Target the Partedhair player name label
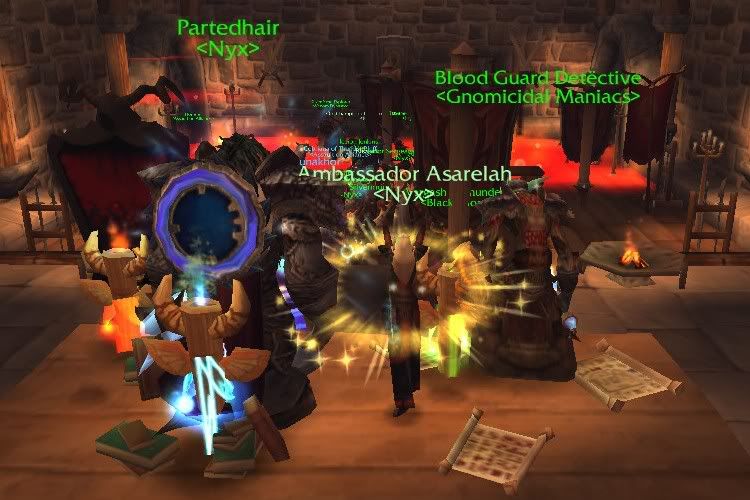Viewport: 750px width, 500px height. click(228, 28)
